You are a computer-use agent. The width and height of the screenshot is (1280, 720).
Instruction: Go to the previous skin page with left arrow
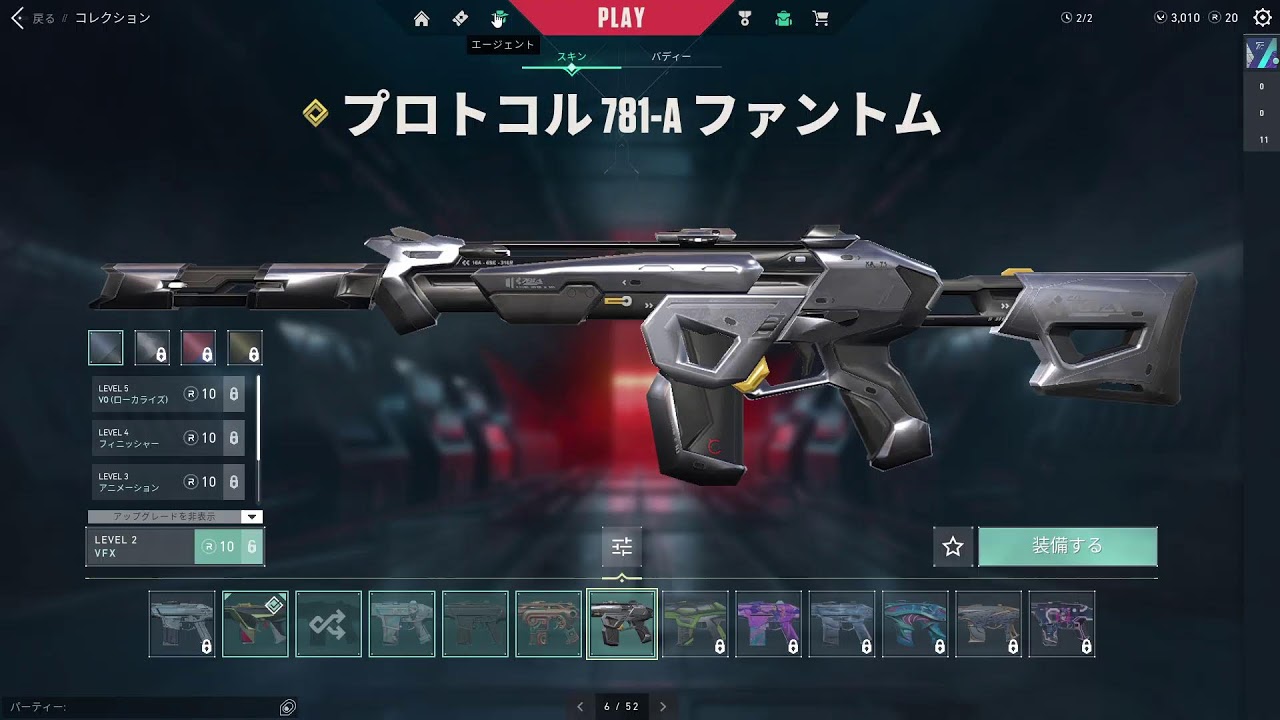(x=578, y=705)
